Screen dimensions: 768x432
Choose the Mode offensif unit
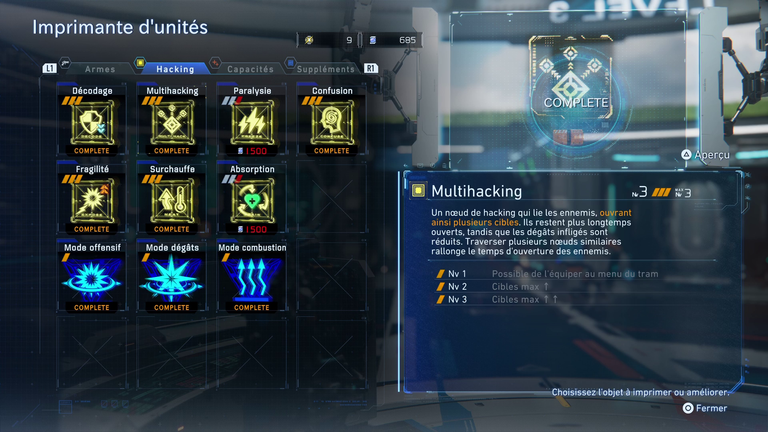coord(92,278)
